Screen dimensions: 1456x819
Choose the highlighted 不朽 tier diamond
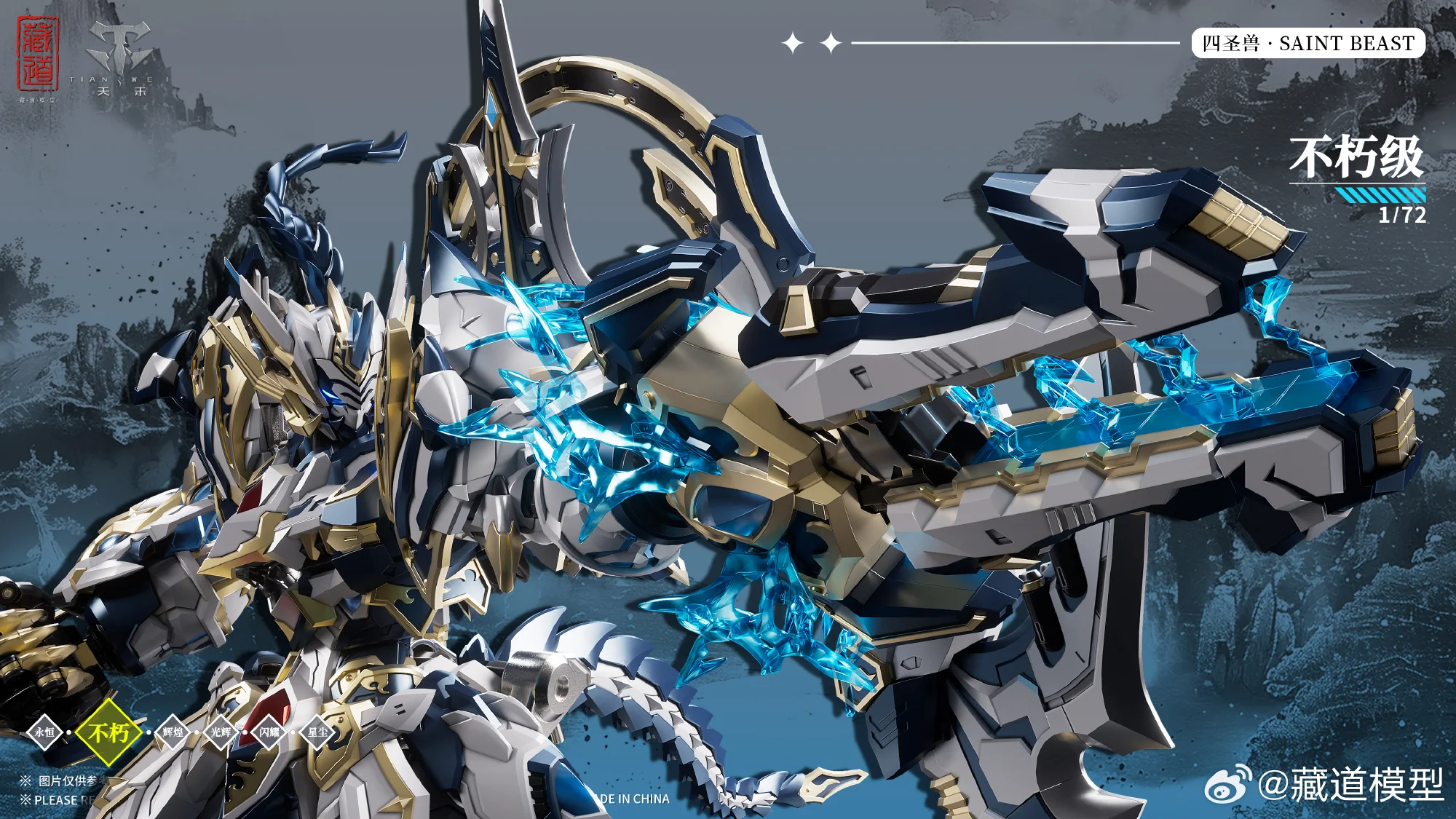[108, 732]
